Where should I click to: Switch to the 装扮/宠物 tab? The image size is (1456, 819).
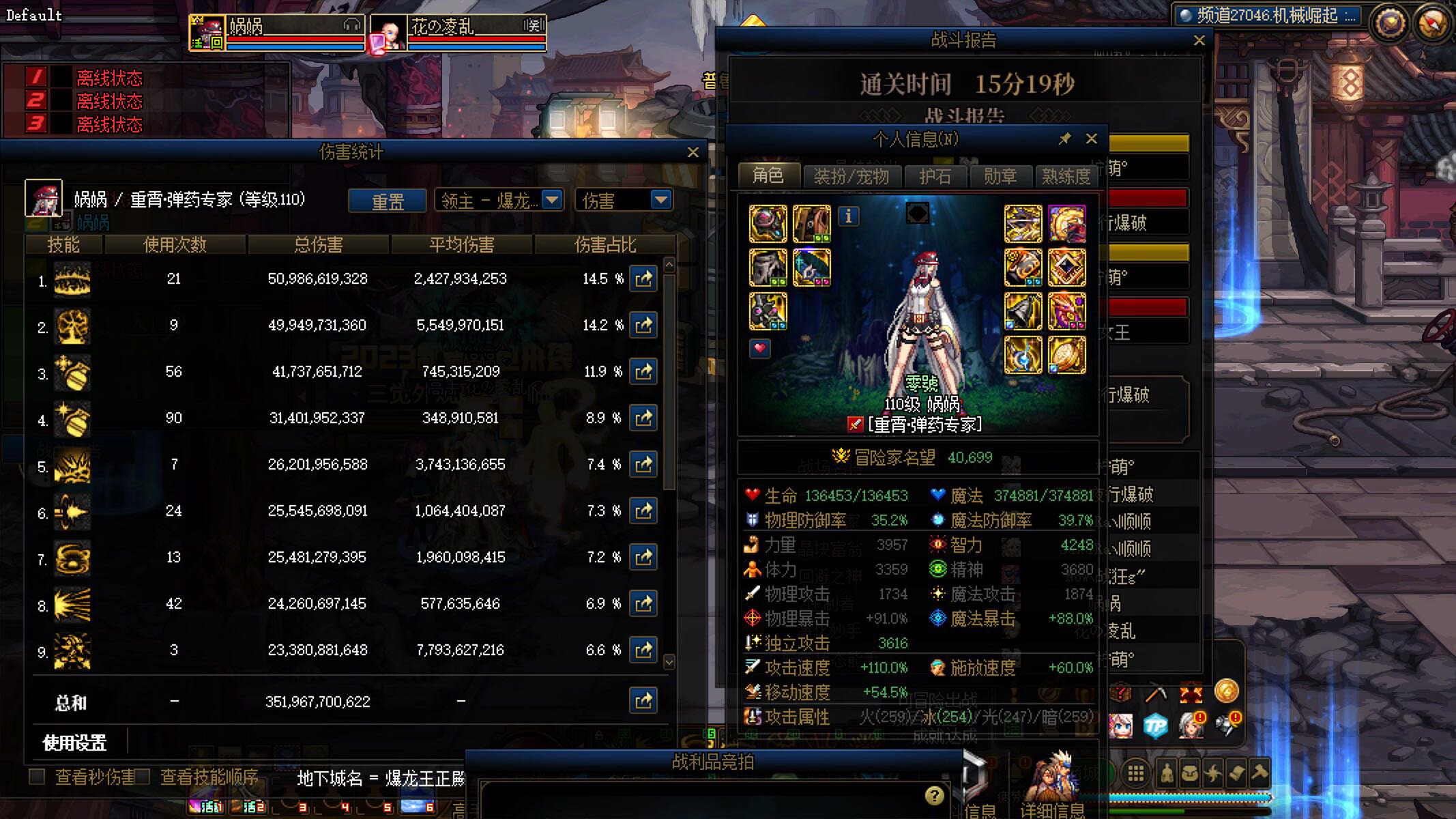click(x=851, y=177)
